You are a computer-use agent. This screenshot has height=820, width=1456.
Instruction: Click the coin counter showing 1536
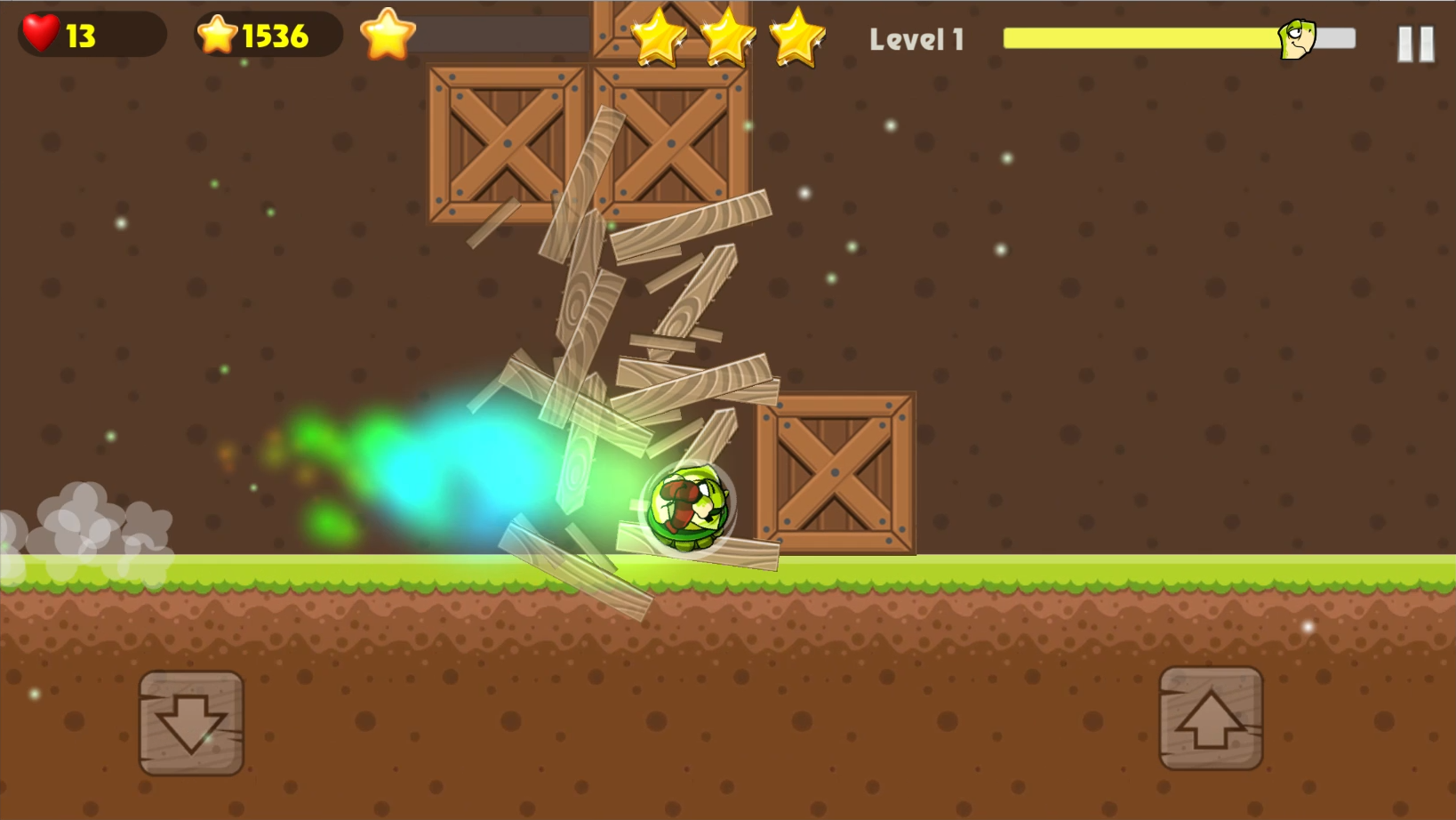coord(267,34)
